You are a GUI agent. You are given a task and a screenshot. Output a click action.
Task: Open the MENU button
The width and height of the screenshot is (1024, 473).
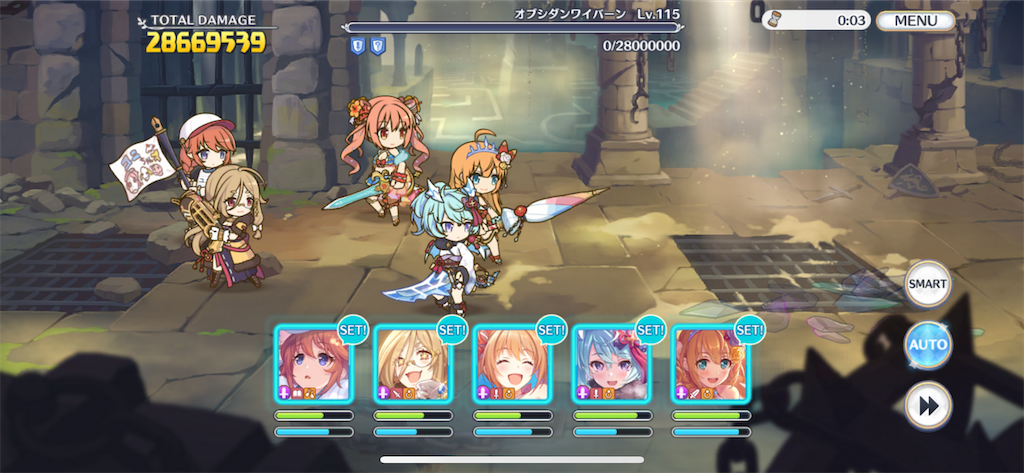coord(916,20)
